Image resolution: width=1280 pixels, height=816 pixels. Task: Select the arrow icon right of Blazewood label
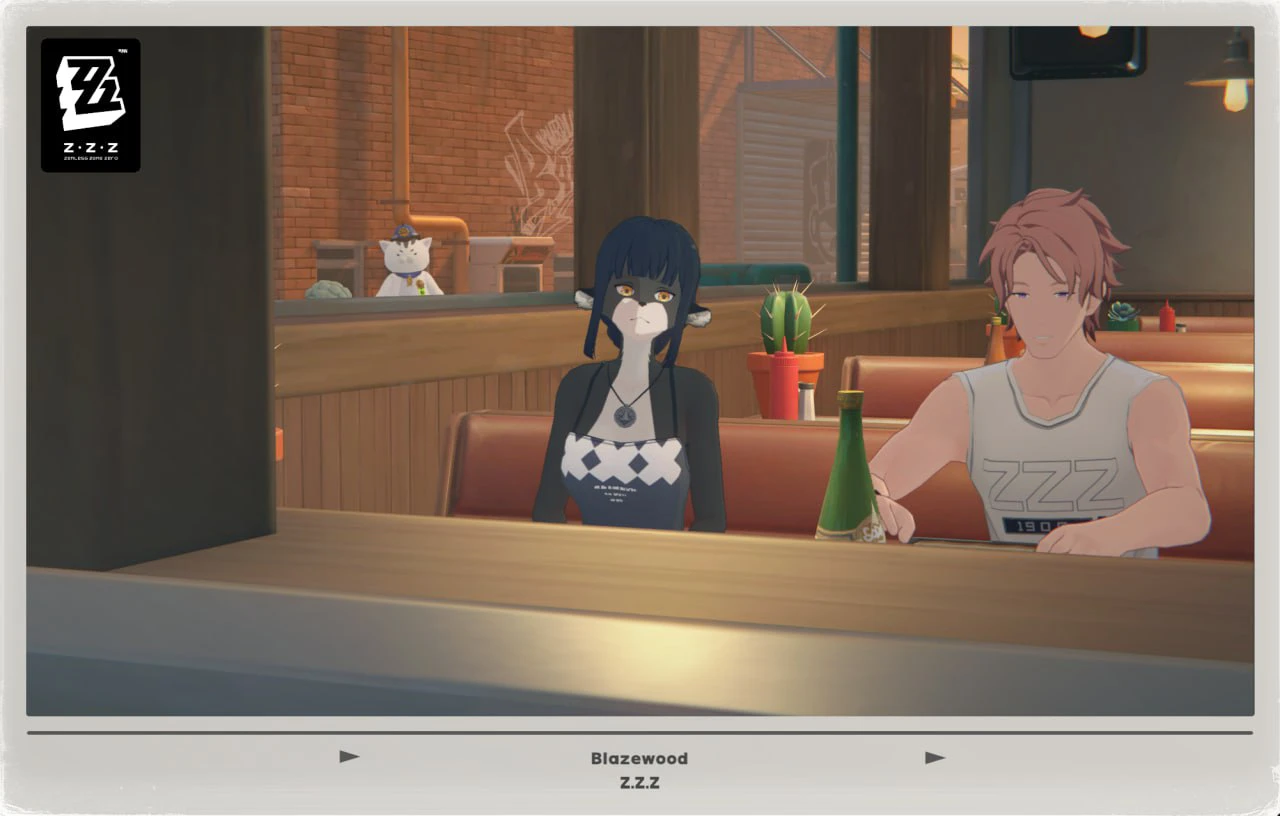(x=933, y=757)
